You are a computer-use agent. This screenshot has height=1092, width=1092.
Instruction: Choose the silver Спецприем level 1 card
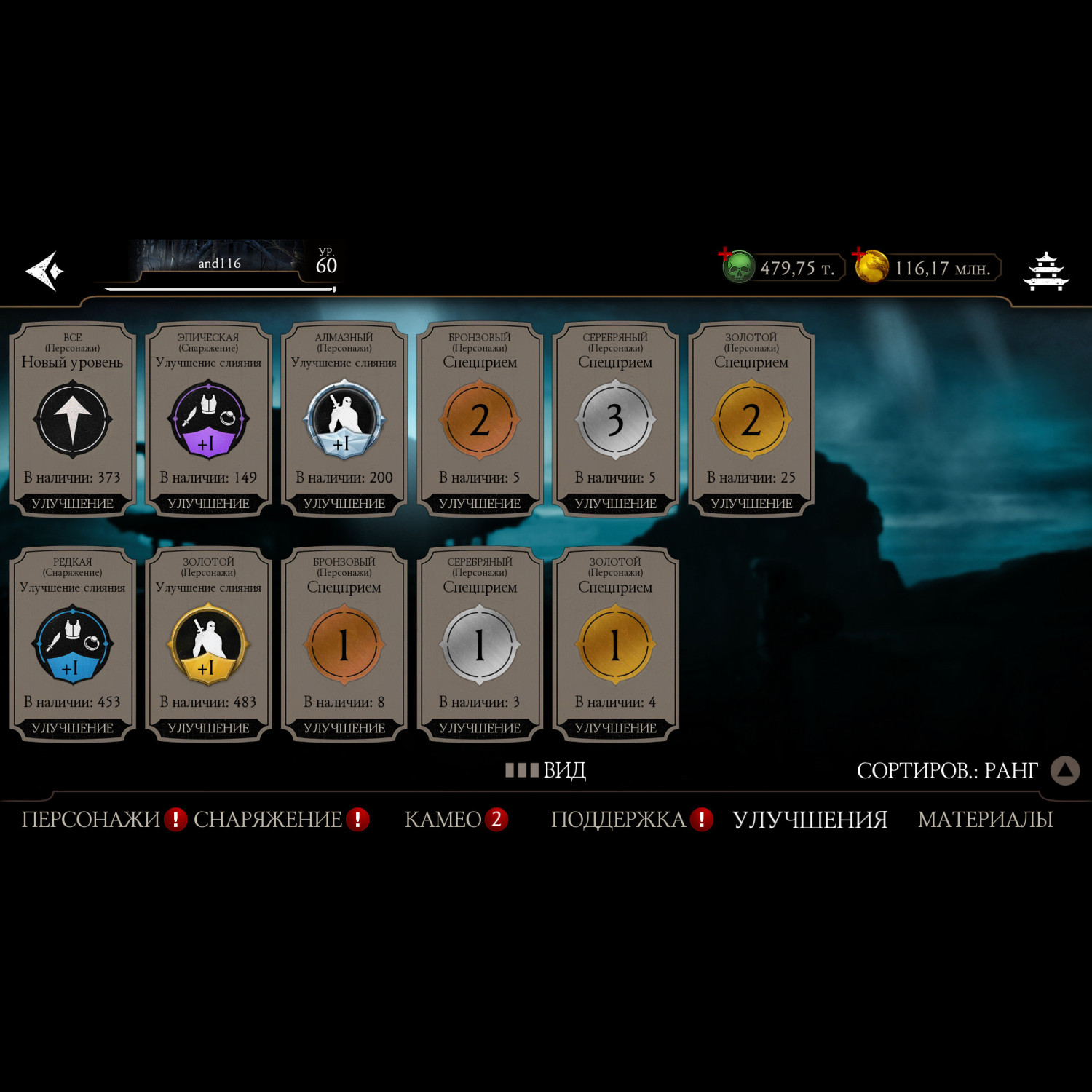coord(480,644)
